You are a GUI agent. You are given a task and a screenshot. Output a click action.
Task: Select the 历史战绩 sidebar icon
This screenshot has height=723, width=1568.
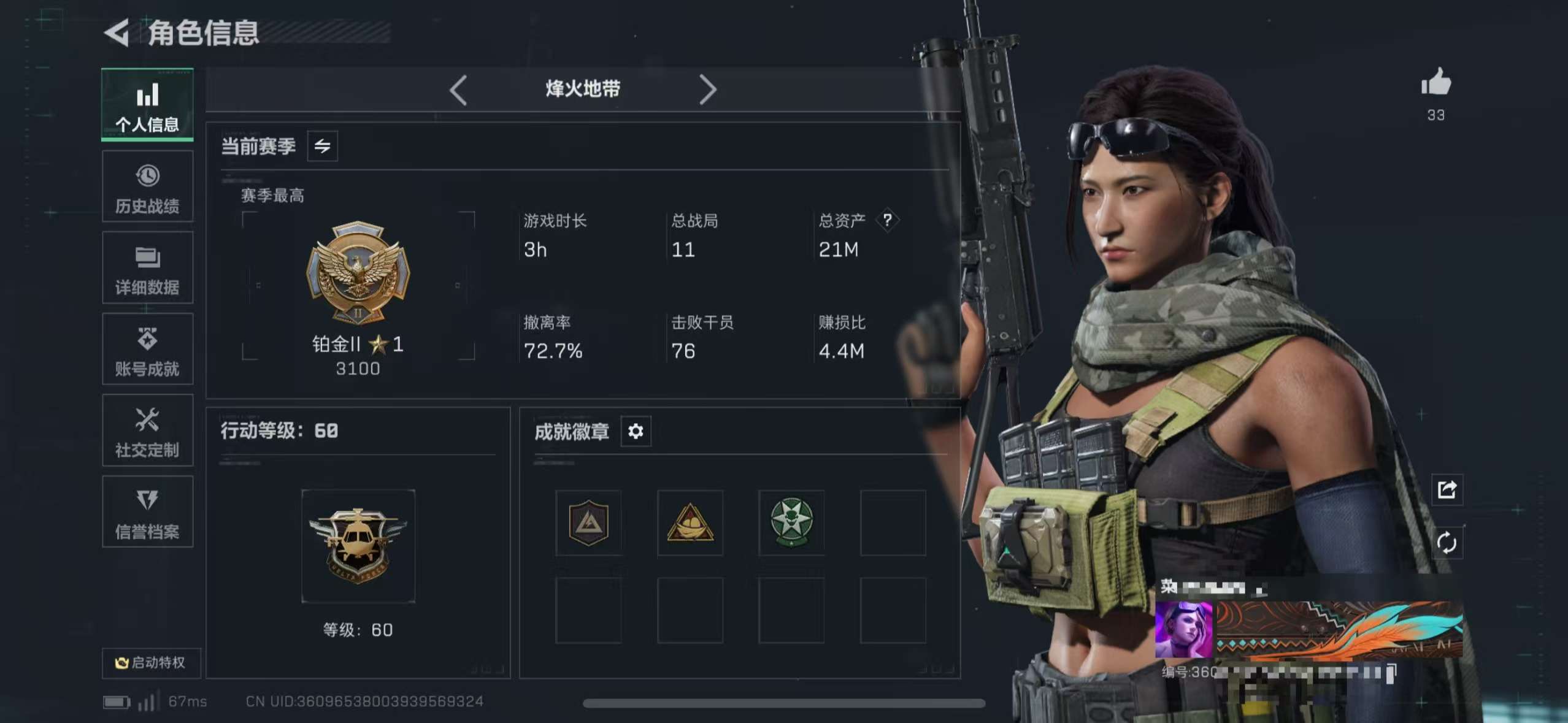147,186
